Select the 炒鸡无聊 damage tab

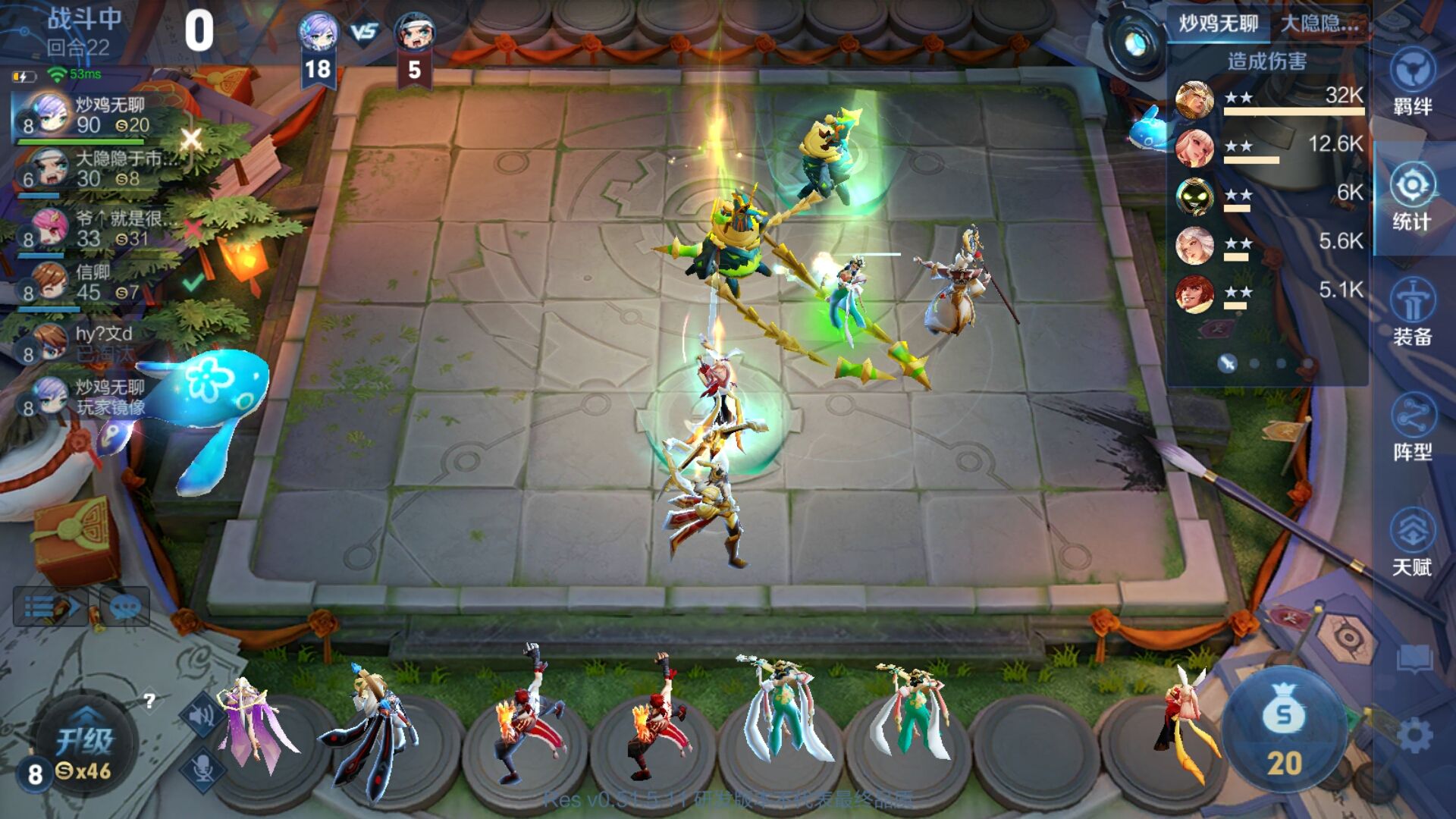[1218, 24]
